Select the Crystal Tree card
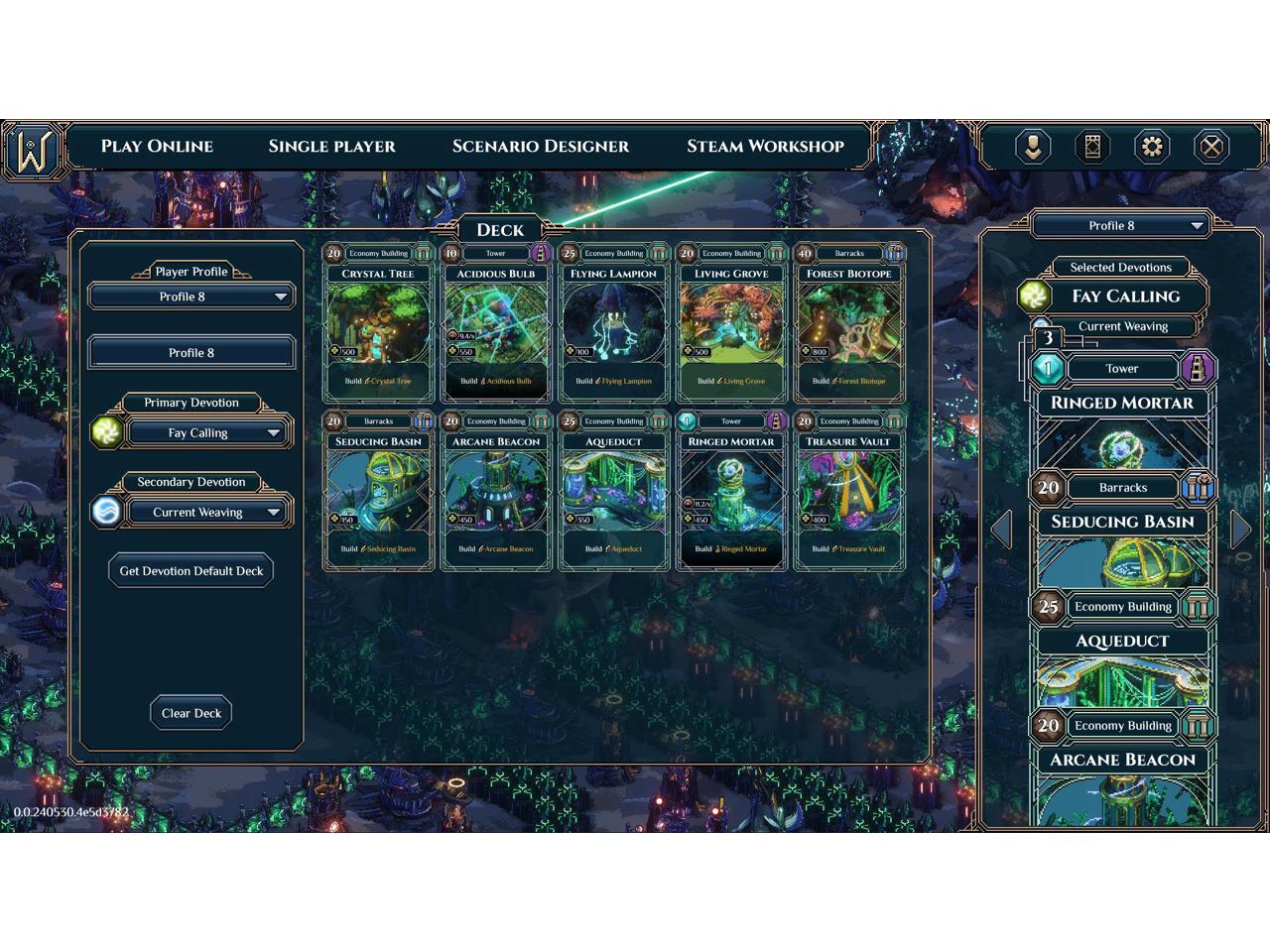 point(378,322)
